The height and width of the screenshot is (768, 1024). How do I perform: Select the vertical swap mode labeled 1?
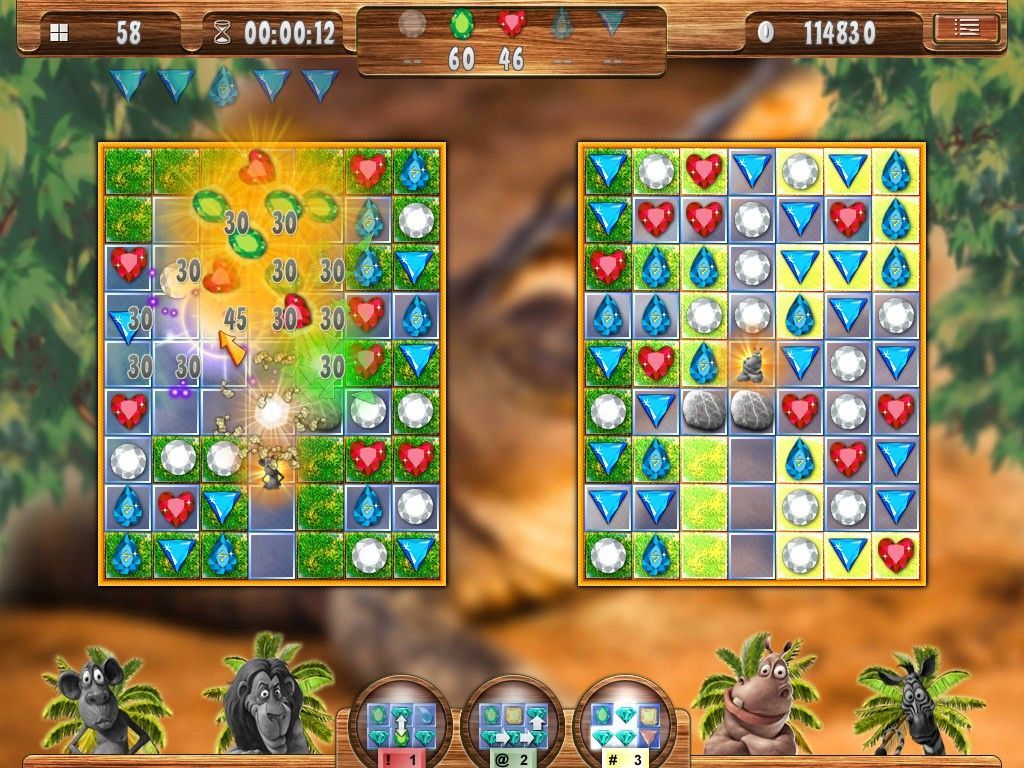tap(399, 718)
